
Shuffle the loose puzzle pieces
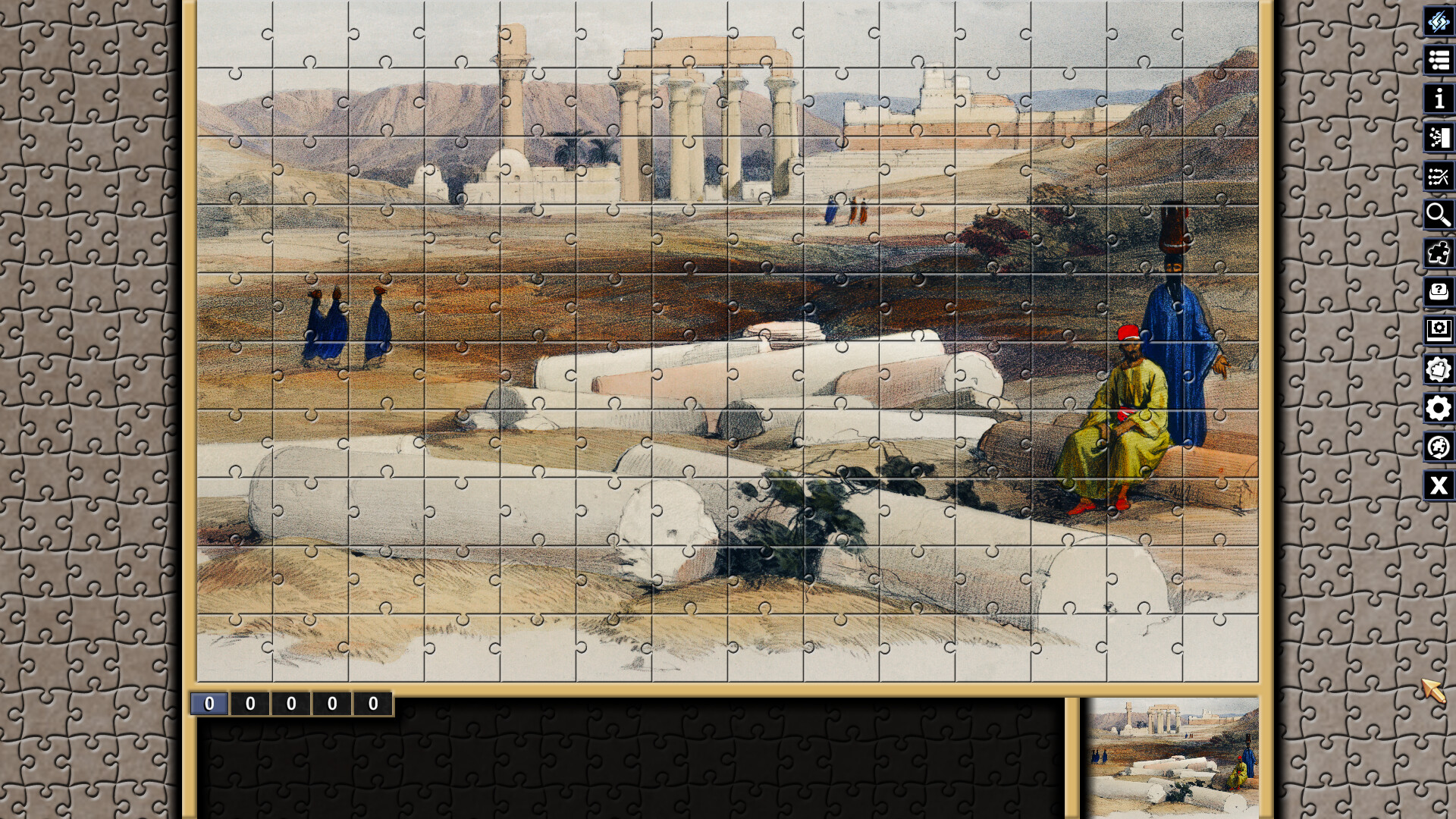[1437, 177]
